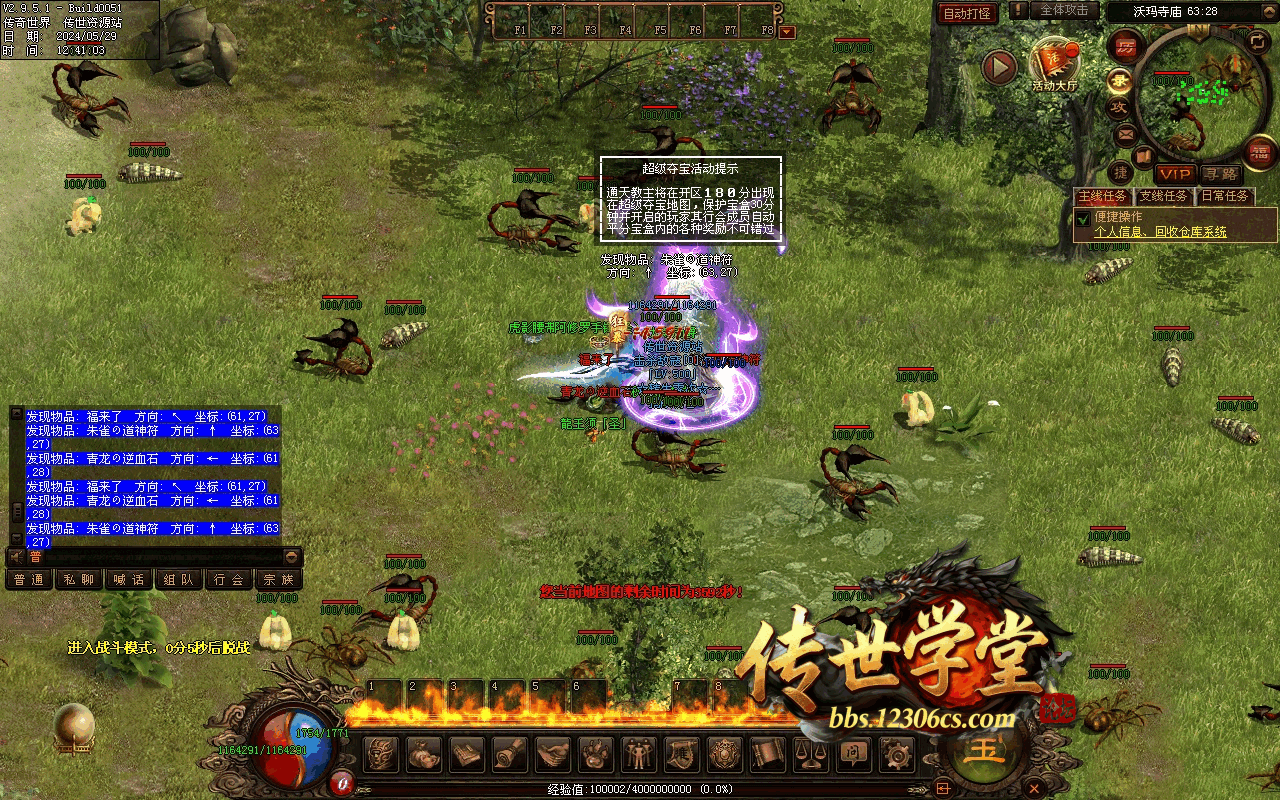Open the 活动大厅 activity hall icon
This screenshot has height=800, width=1280.
click(1055, 62)
